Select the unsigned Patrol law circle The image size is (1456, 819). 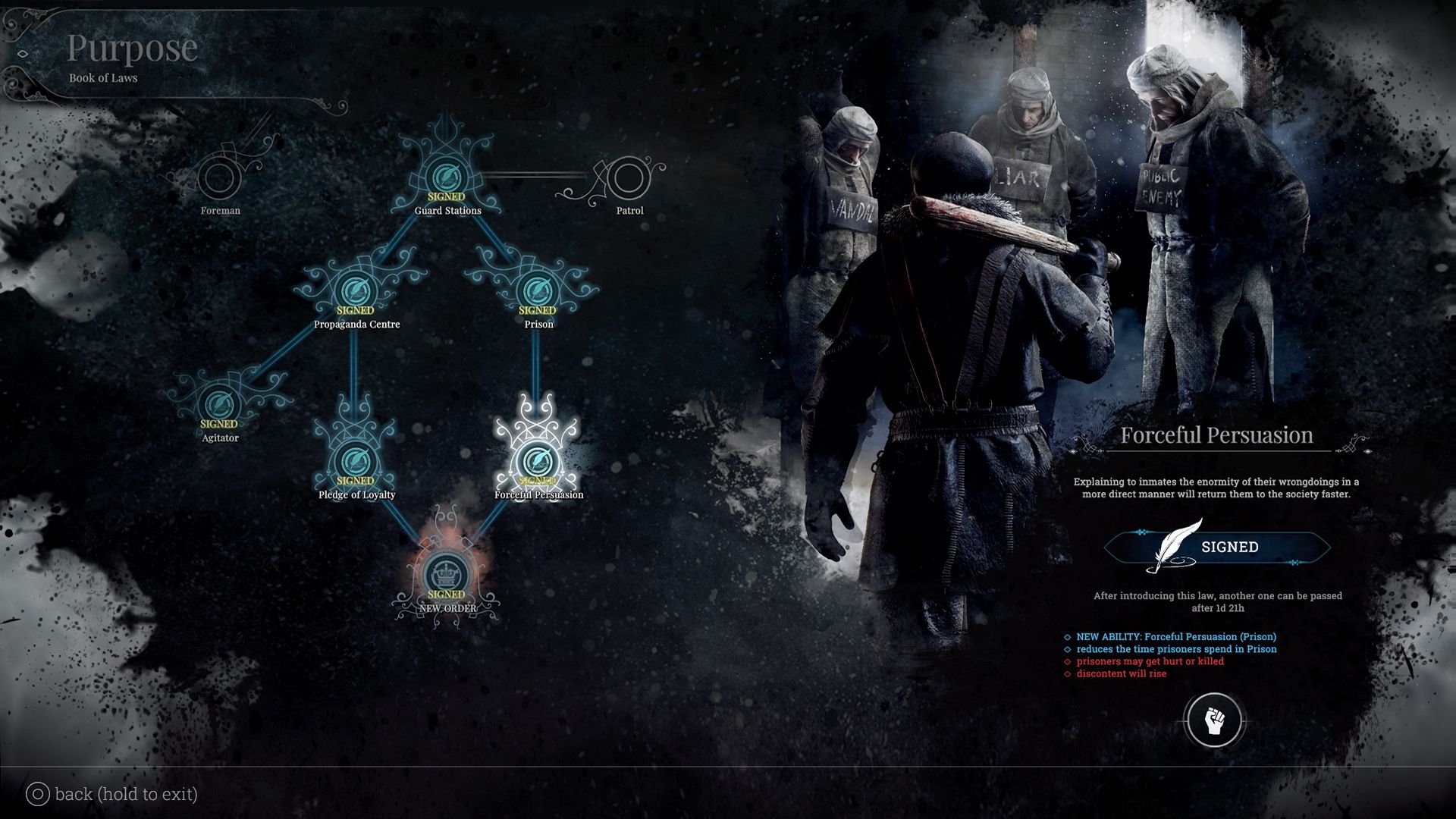click(630, 178)
